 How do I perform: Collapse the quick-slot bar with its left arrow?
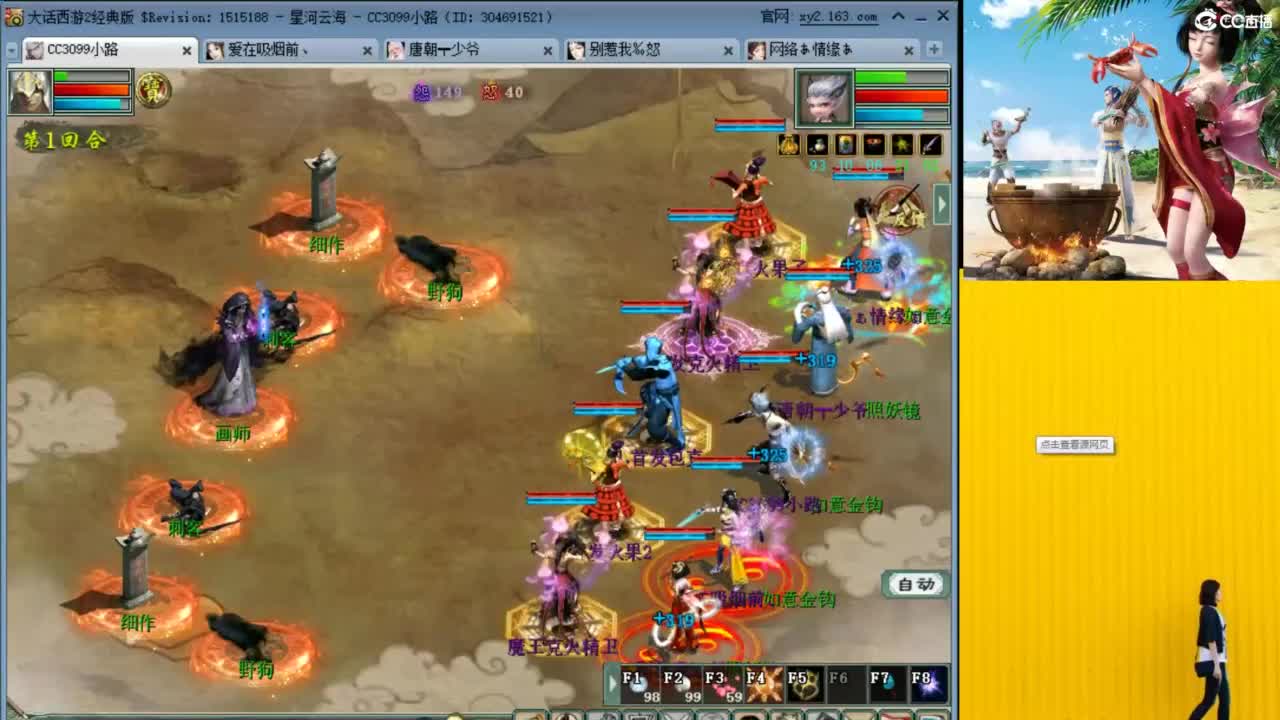tap(613, 682)
